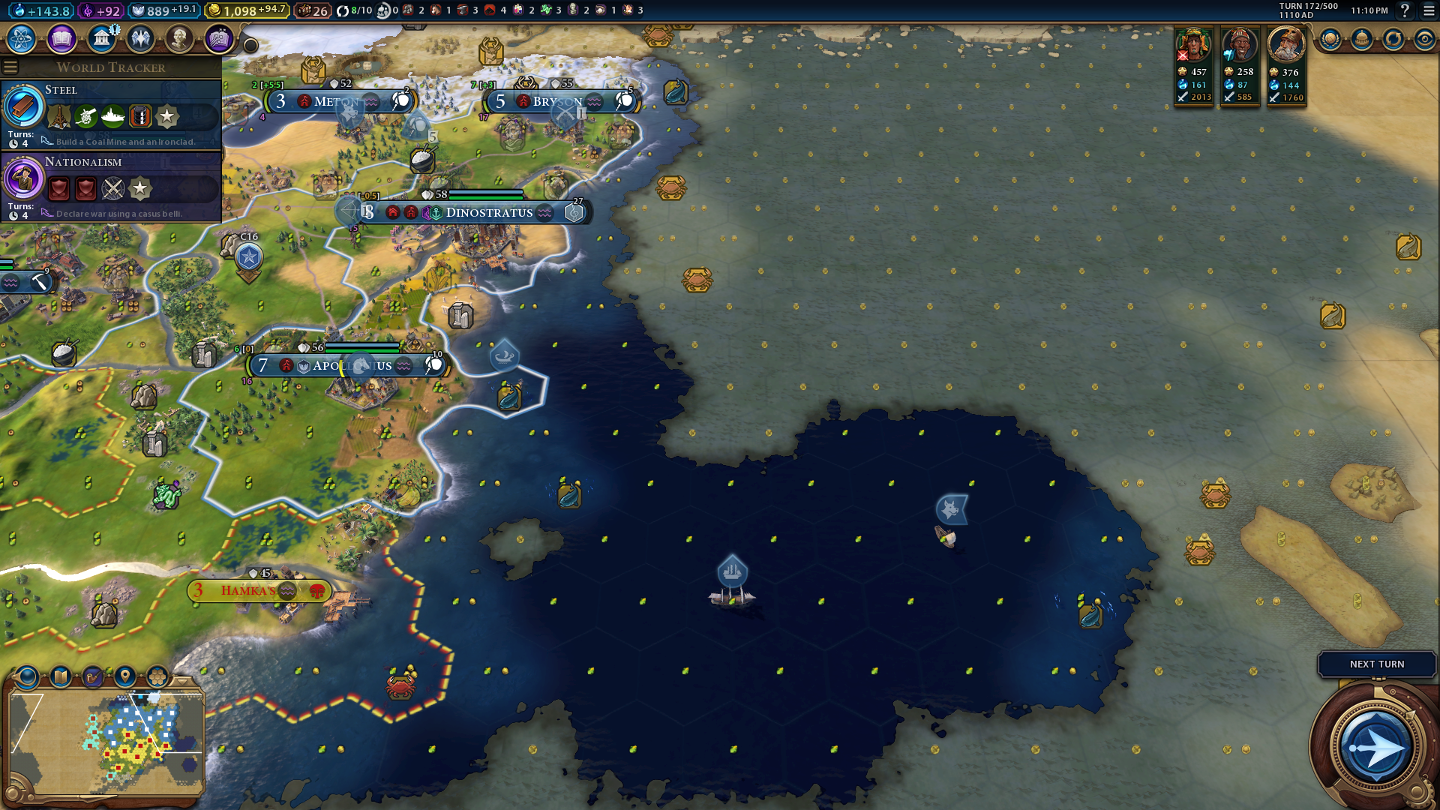Open the Civilopedia question mark button
Viewport: 1440px width, 810px height.
coord(1405,10)
